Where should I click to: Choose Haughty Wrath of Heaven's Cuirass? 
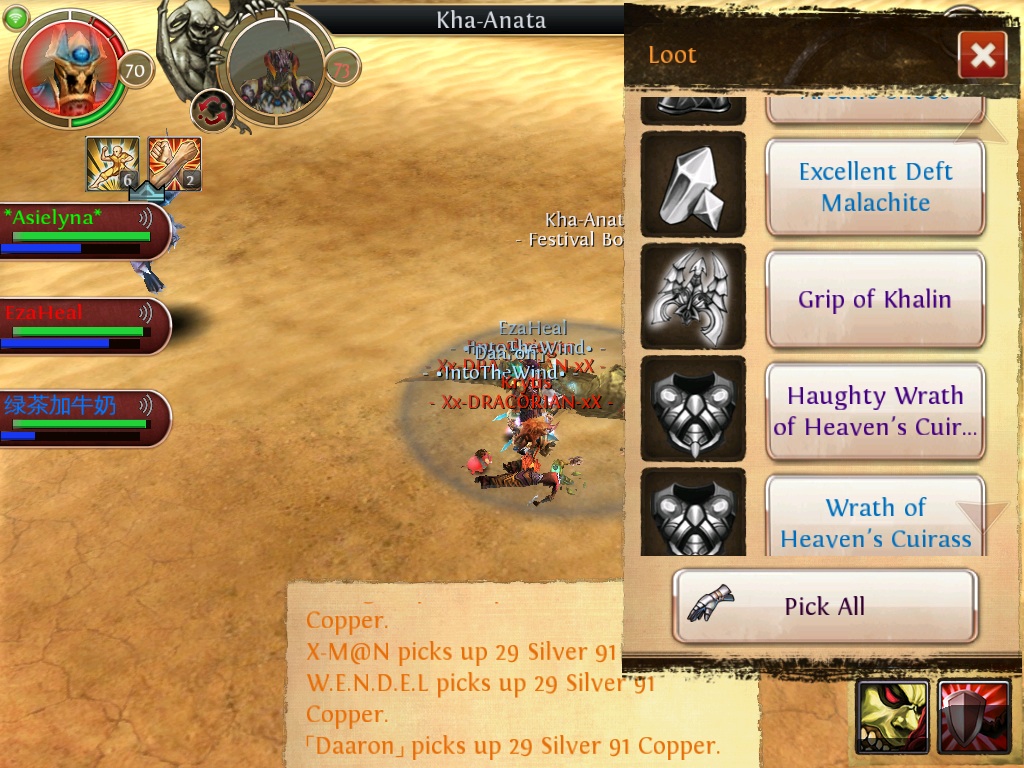(x=875, y=411)
